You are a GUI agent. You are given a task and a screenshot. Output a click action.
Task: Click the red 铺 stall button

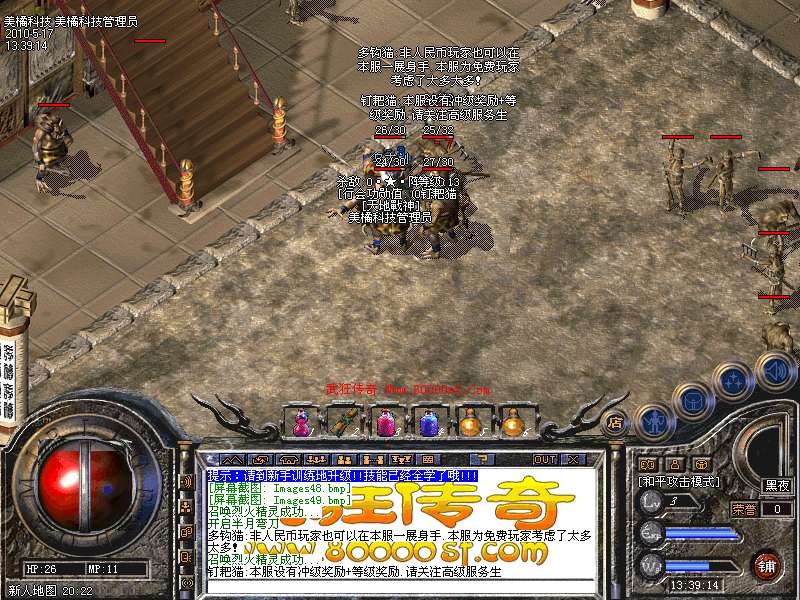pos(767,564)
